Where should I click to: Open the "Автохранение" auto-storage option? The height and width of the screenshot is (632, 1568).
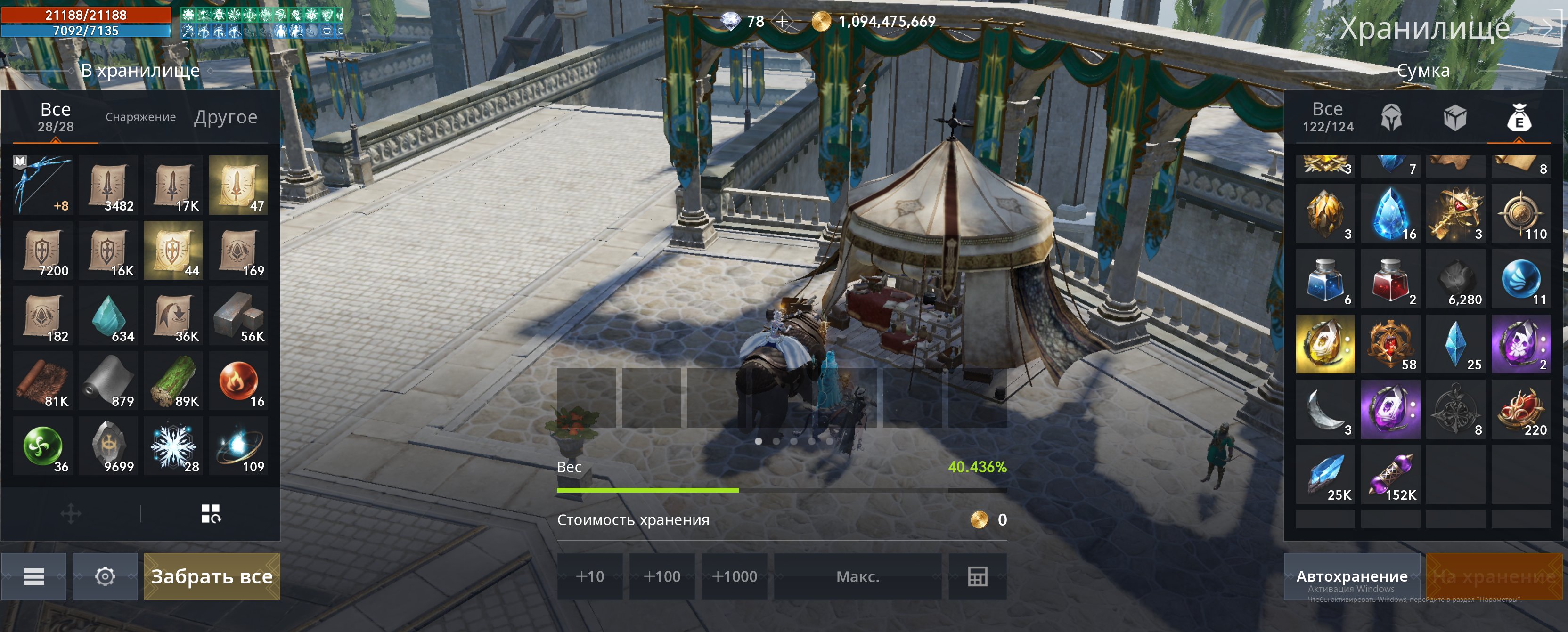click(x=1351, y=576)
